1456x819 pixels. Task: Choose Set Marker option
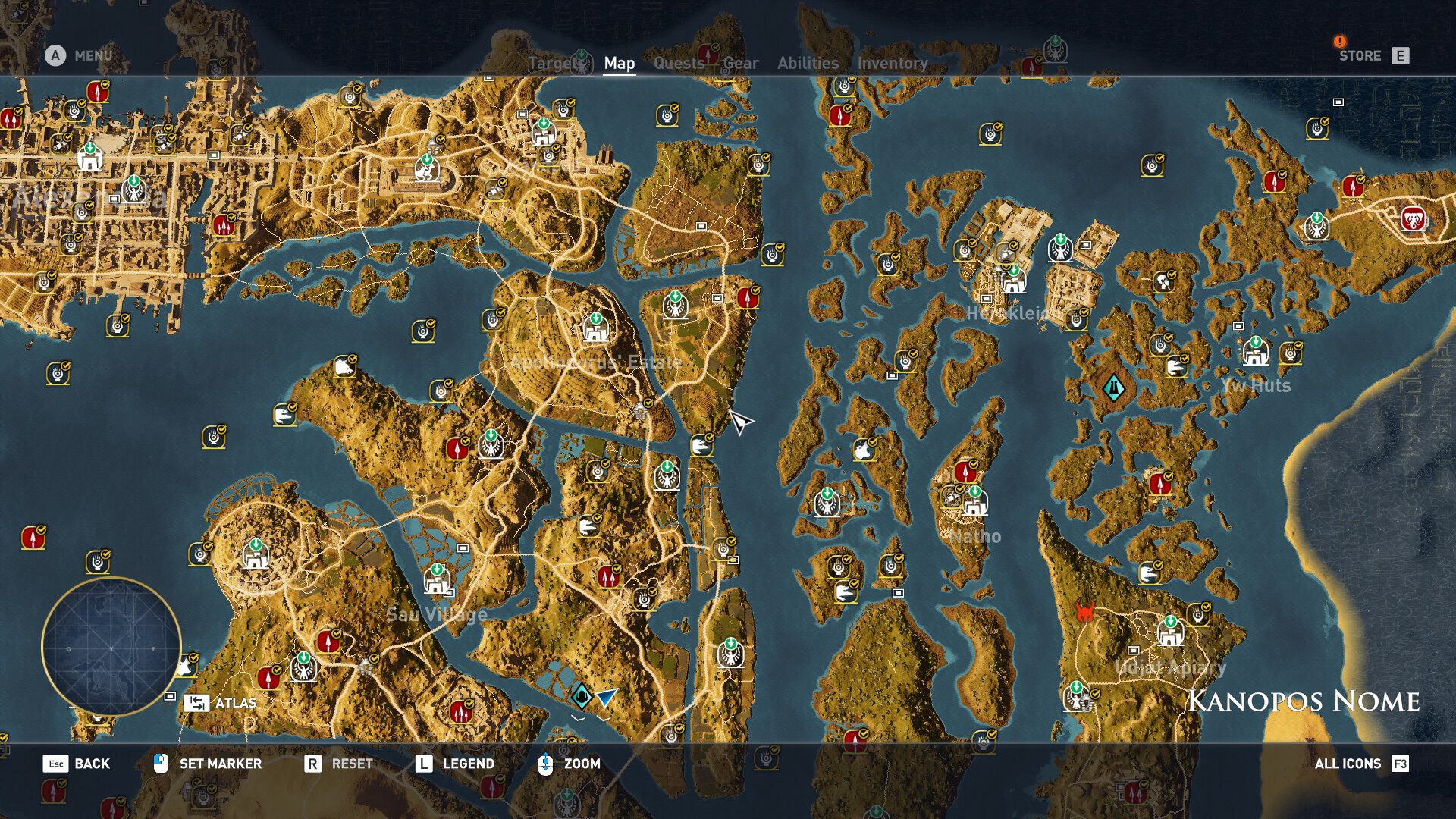[208, 764]
